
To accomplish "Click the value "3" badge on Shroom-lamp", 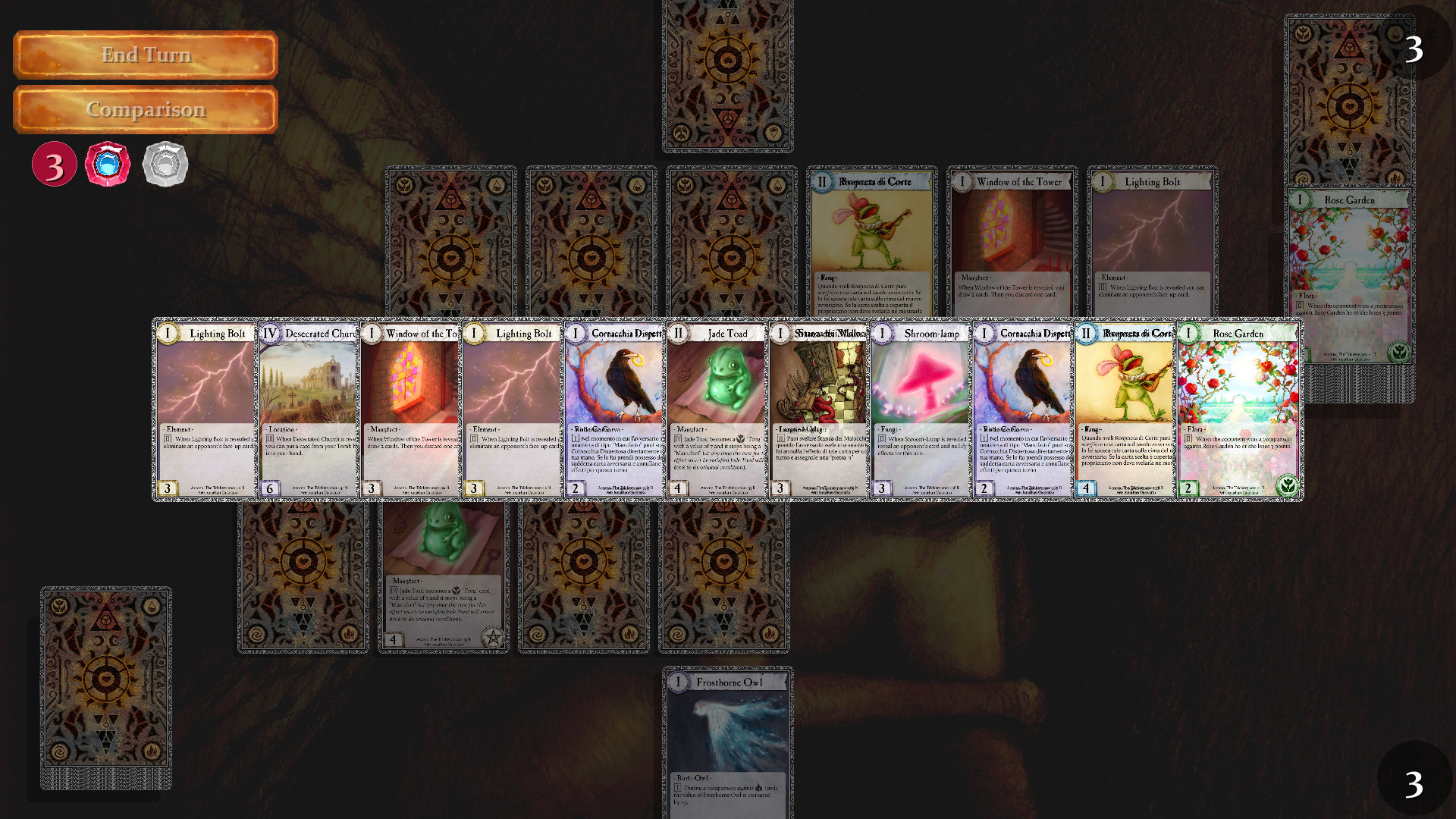I will 880,488.
